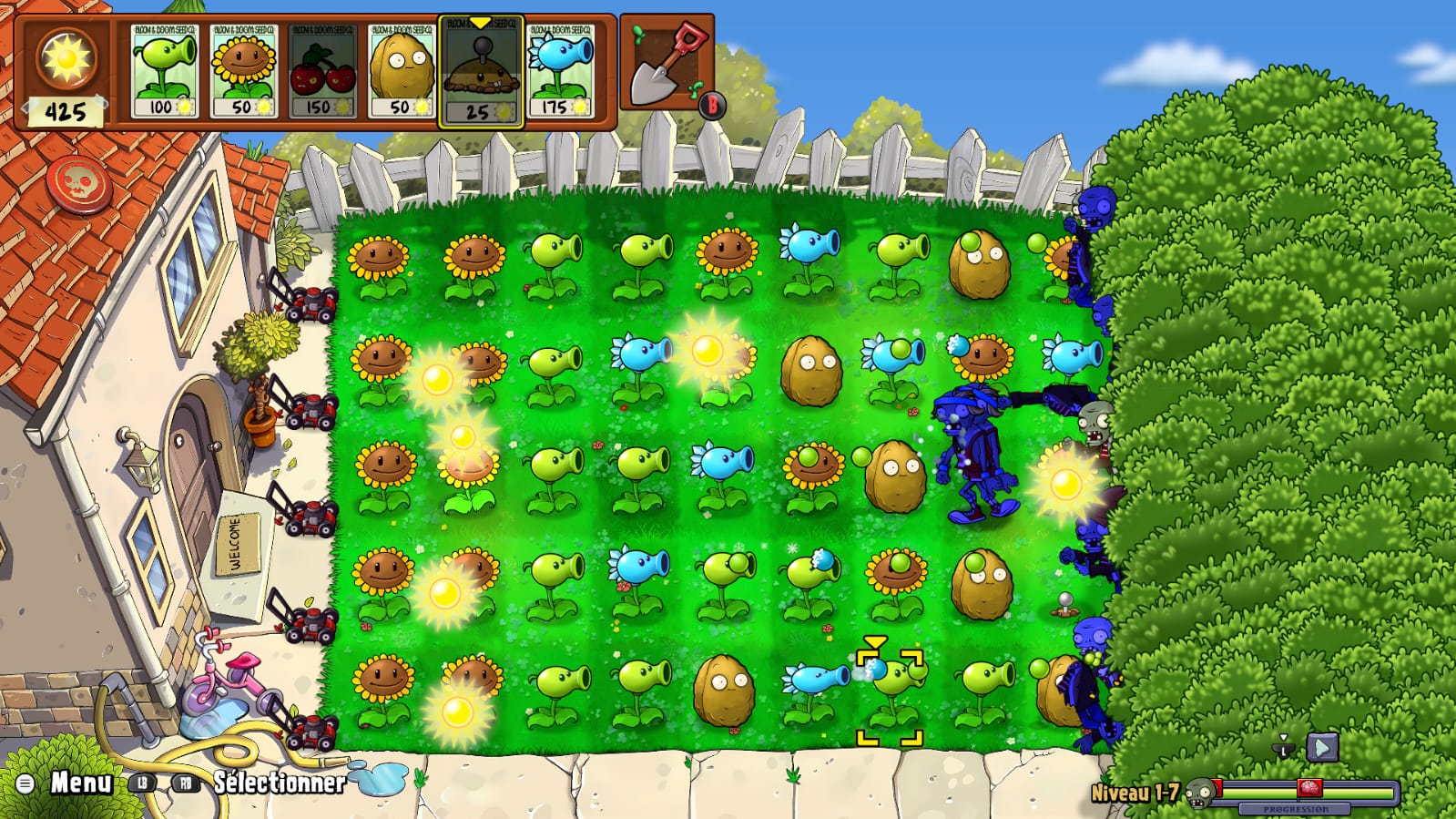The height and width of the screenshot is (819, 1456).
Task: Select the Peashooter seed packet
Action: (165, 71)
